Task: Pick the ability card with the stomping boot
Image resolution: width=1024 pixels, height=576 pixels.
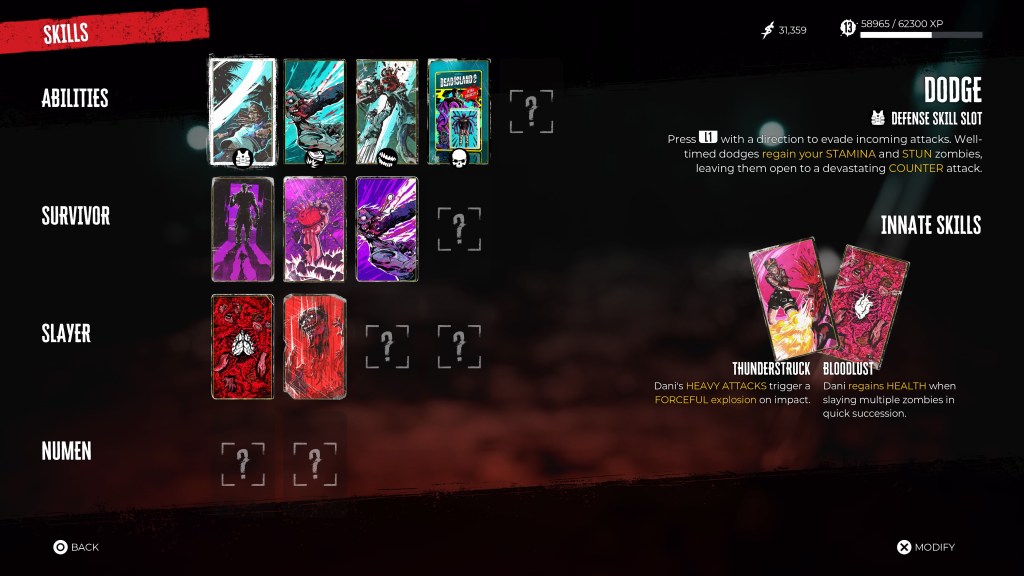Action: [x=386, y=109]
